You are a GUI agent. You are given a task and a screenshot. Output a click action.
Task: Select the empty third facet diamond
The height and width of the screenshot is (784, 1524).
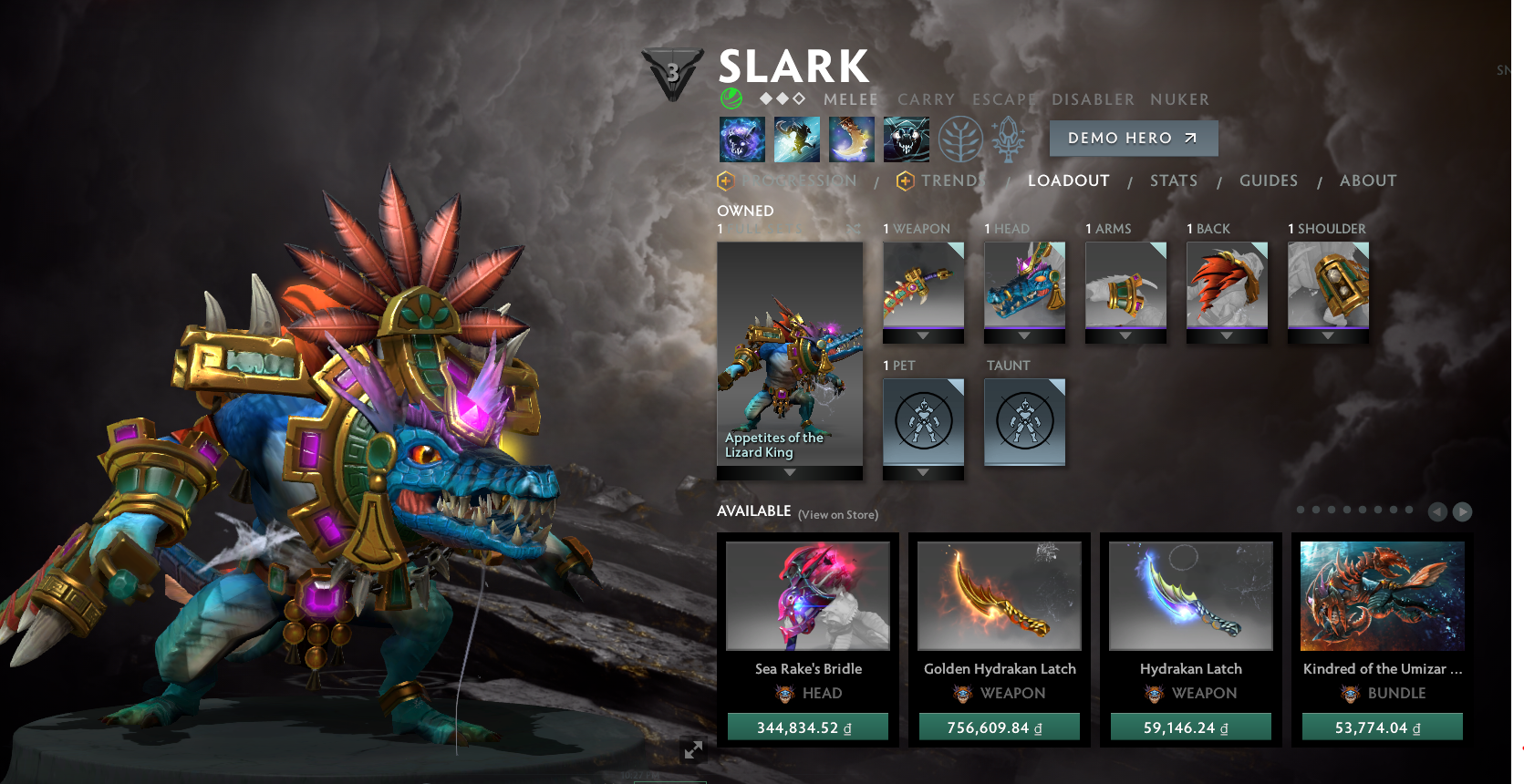point(799,98)
